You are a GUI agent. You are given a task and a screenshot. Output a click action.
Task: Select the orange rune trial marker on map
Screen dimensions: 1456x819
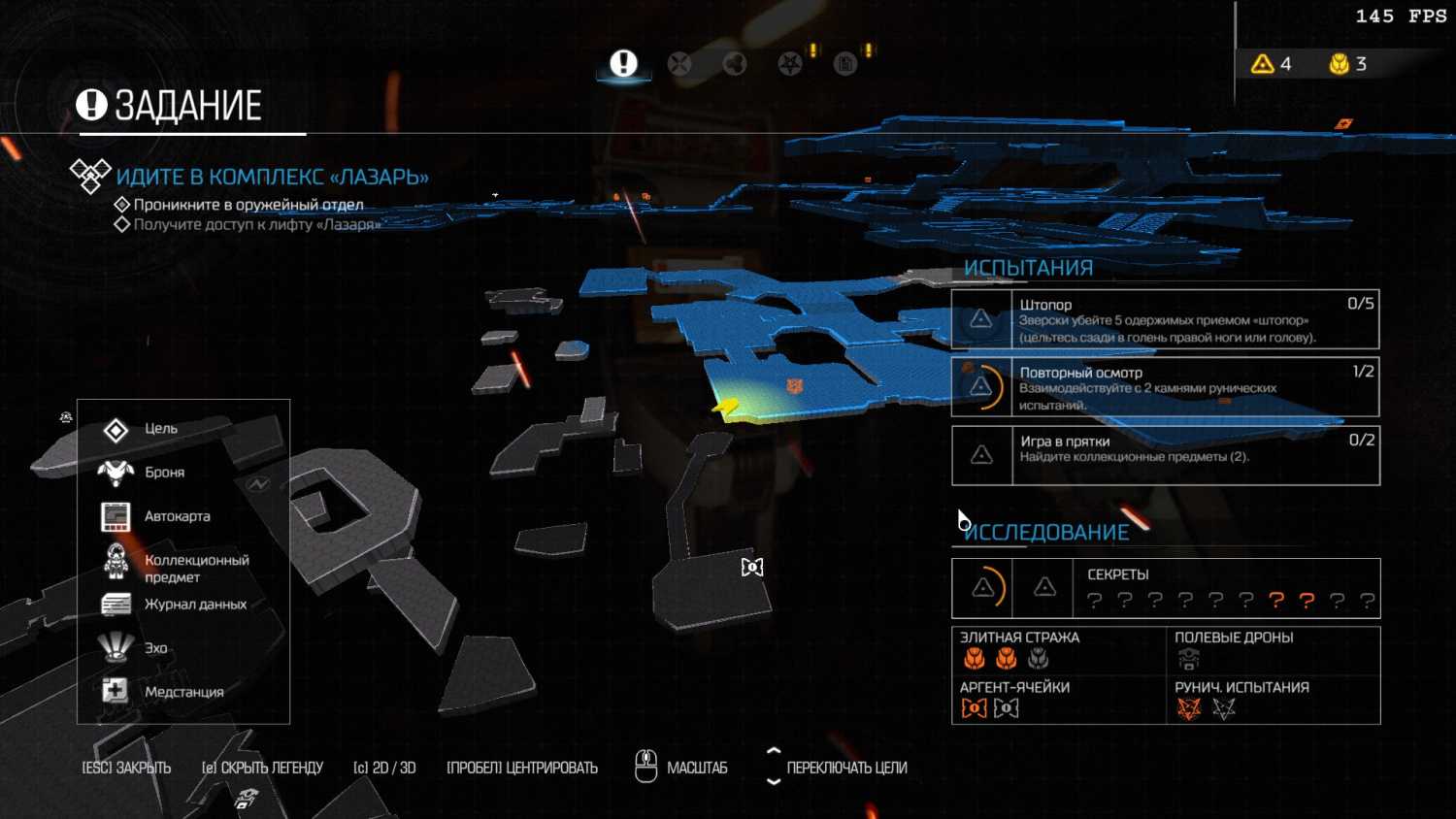click(795, 386)
